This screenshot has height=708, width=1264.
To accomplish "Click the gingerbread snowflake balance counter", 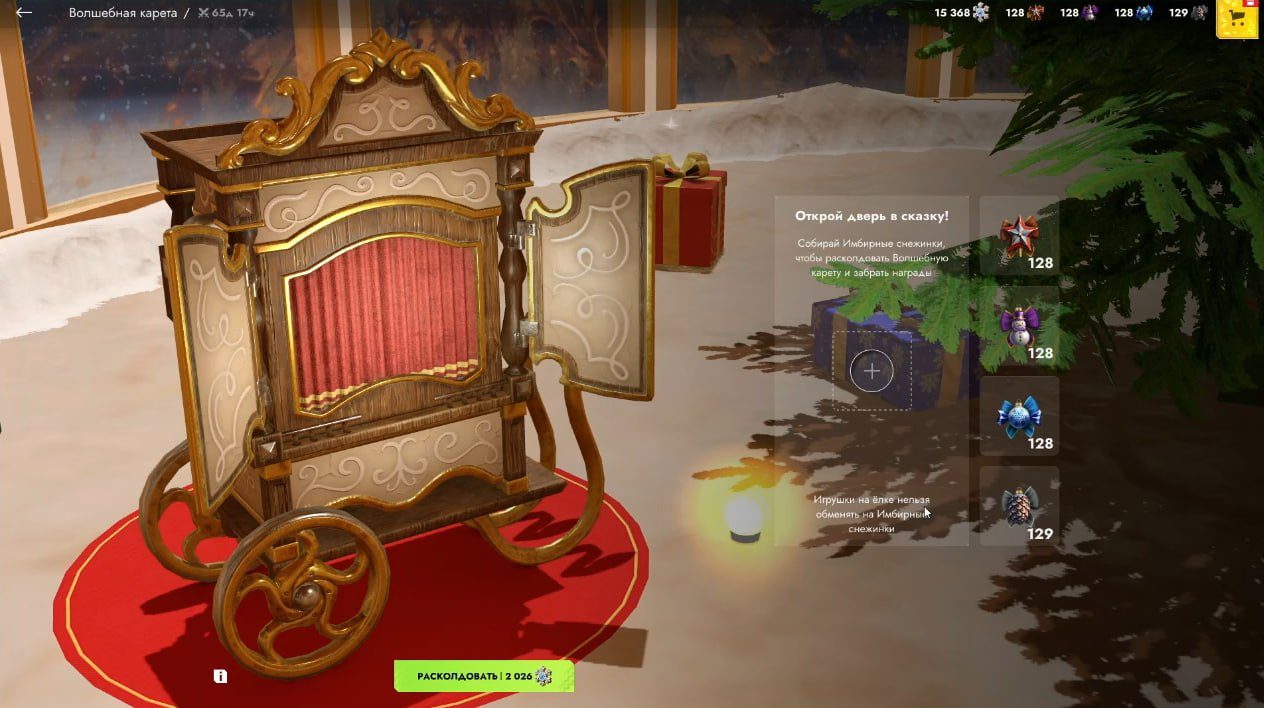I will tap(962, 13).
